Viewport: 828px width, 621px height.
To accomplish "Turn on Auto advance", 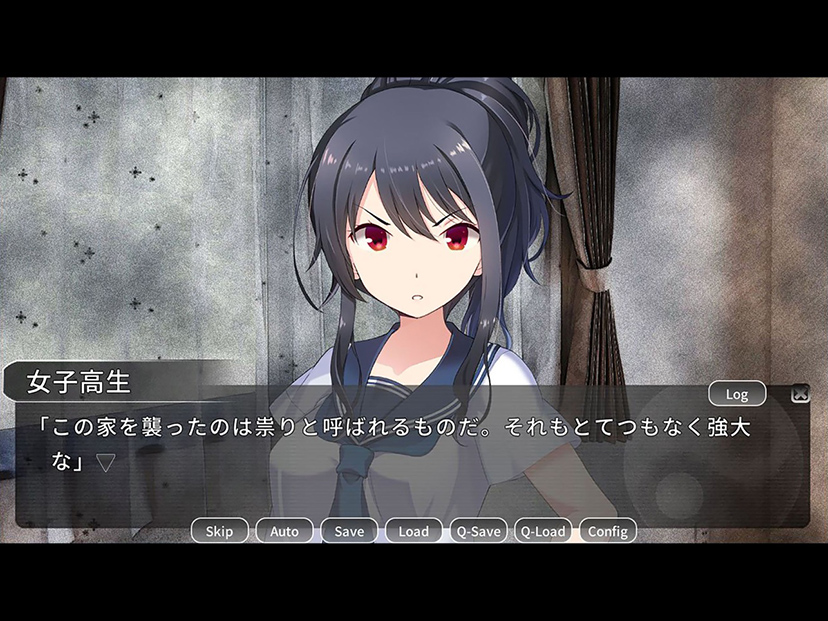I will coord(284,531).
